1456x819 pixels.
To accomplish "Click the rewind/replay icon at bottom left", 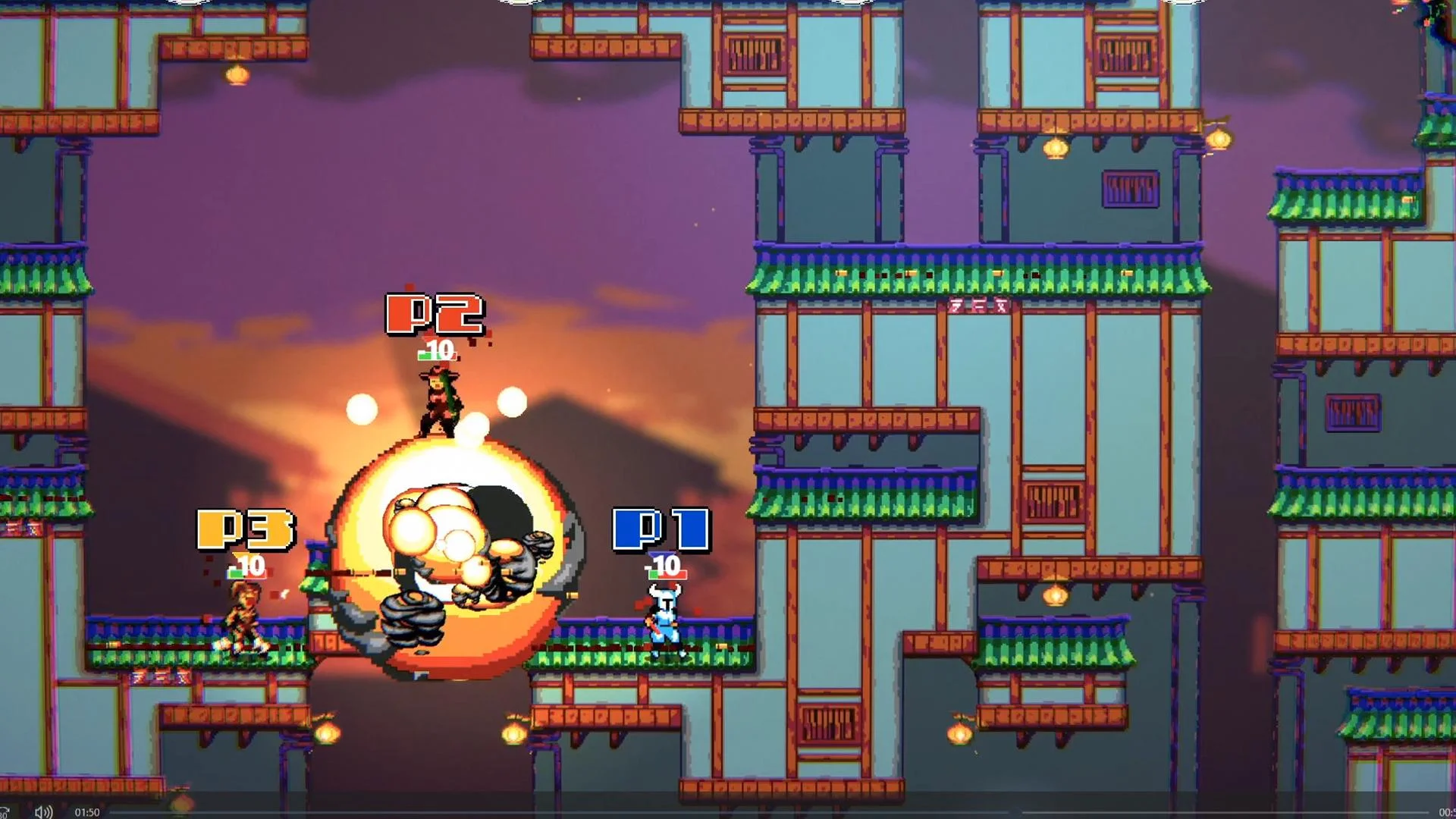I will coord(5,811).
